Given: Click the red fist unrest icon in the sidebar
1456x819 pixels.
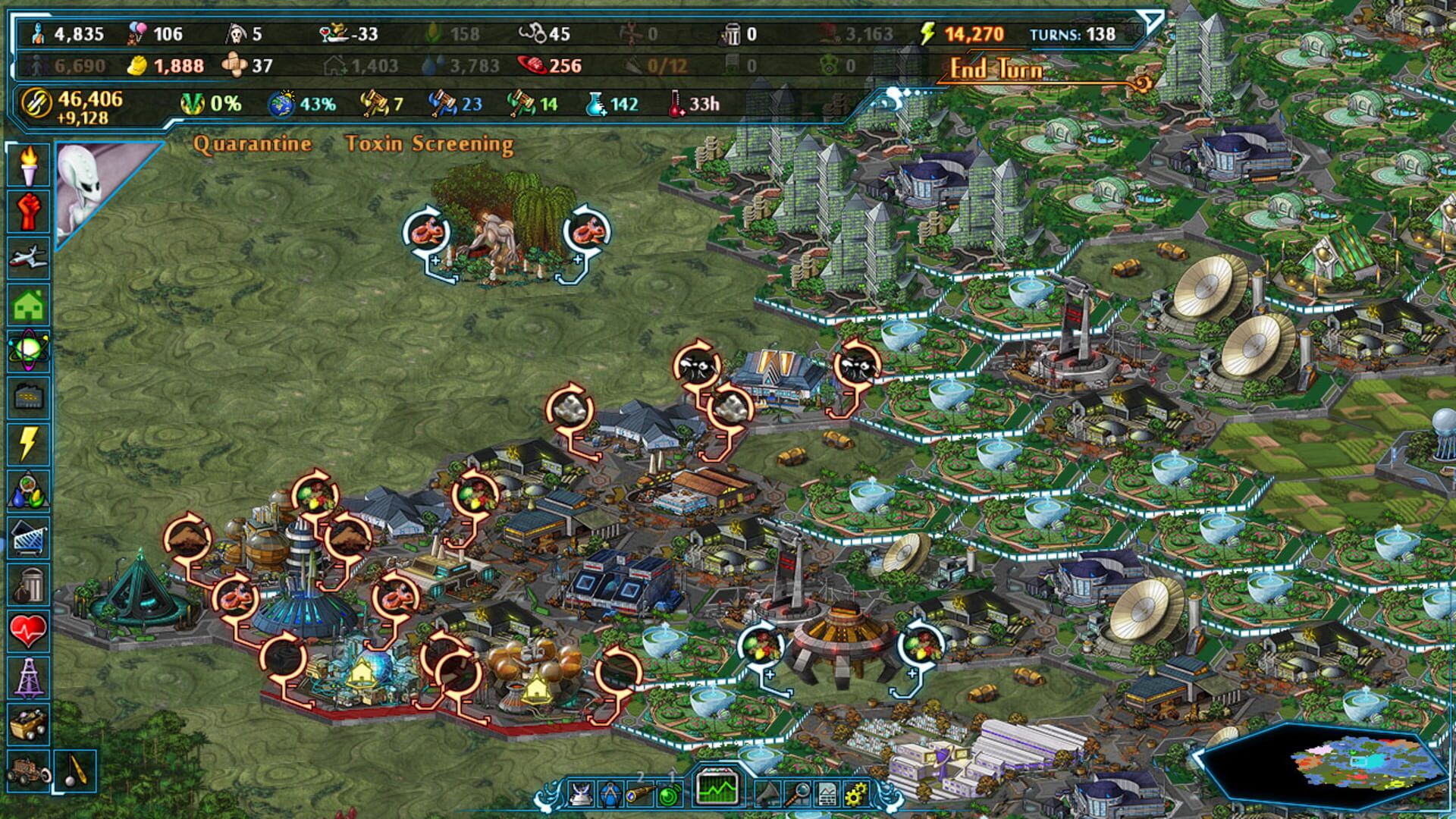Looking at the screenshot, I should point(30,209).
